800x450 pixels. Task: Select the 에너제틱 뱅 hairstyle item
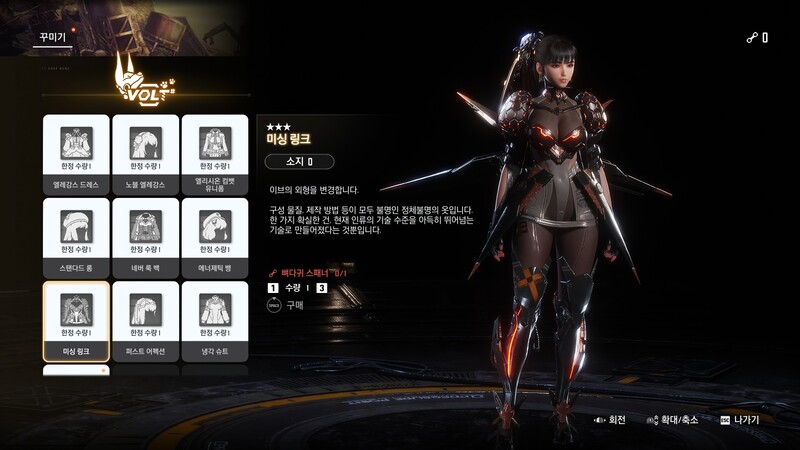tap(214, 236)
